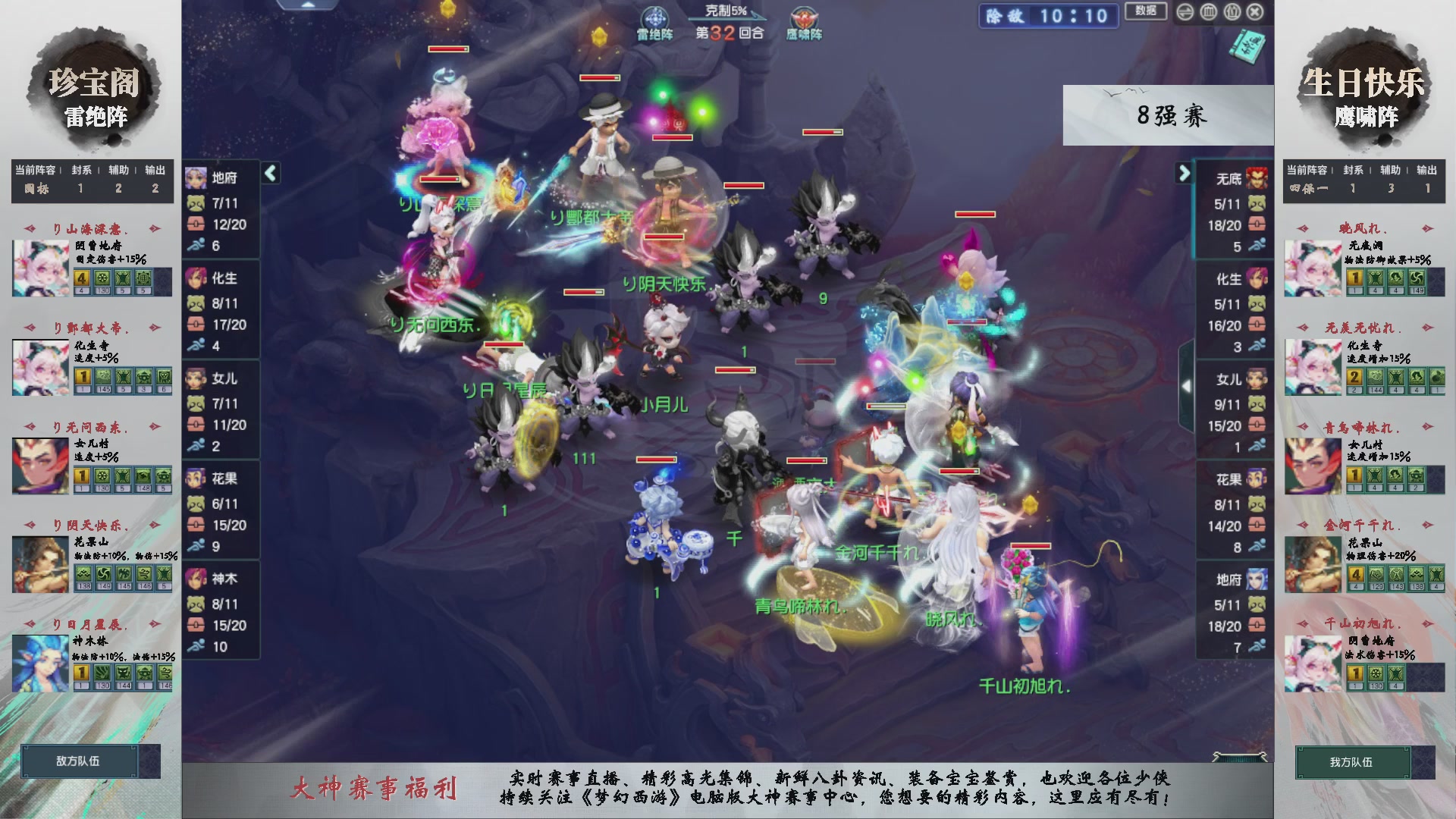Open the circular spectators icon at top right
The height and width of the screenshot is (819, 1456).
(x=1232, y=12)
